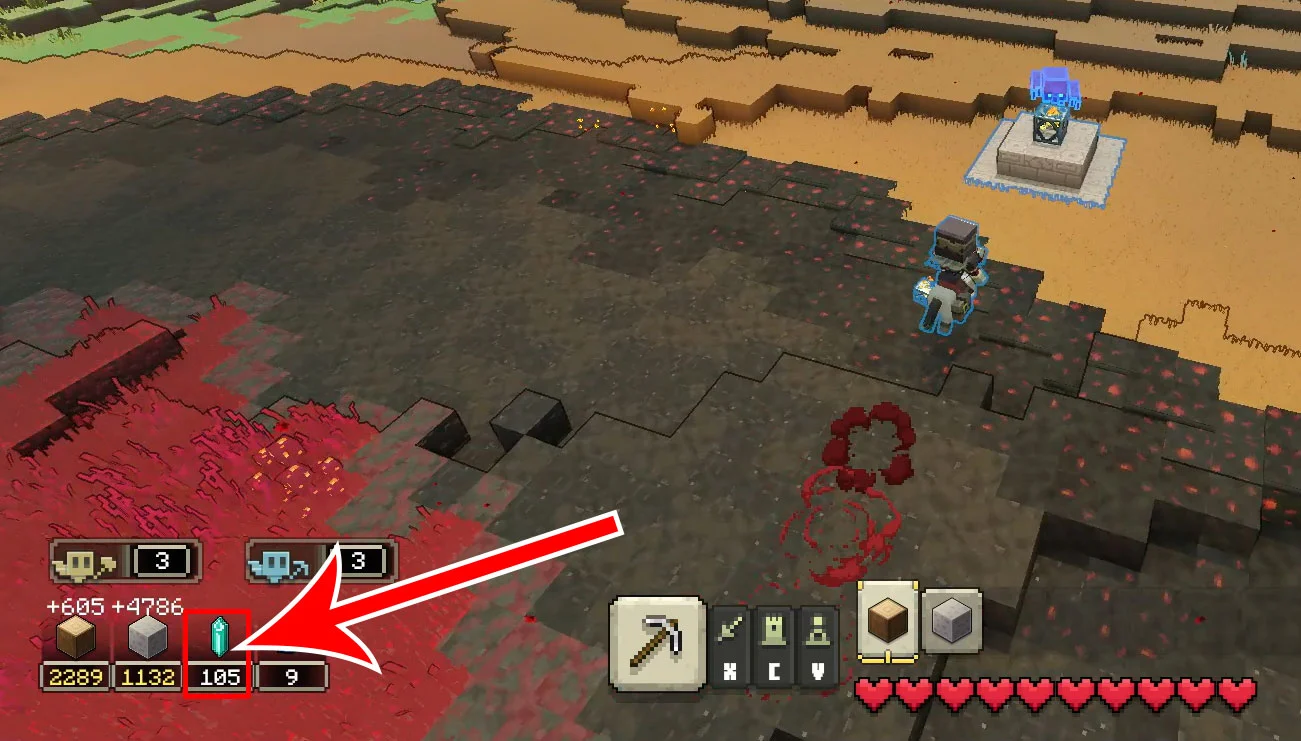This screenshot has height=741, width=1301.
Task: Select the pickaxe gather tool
Action: 657,643
